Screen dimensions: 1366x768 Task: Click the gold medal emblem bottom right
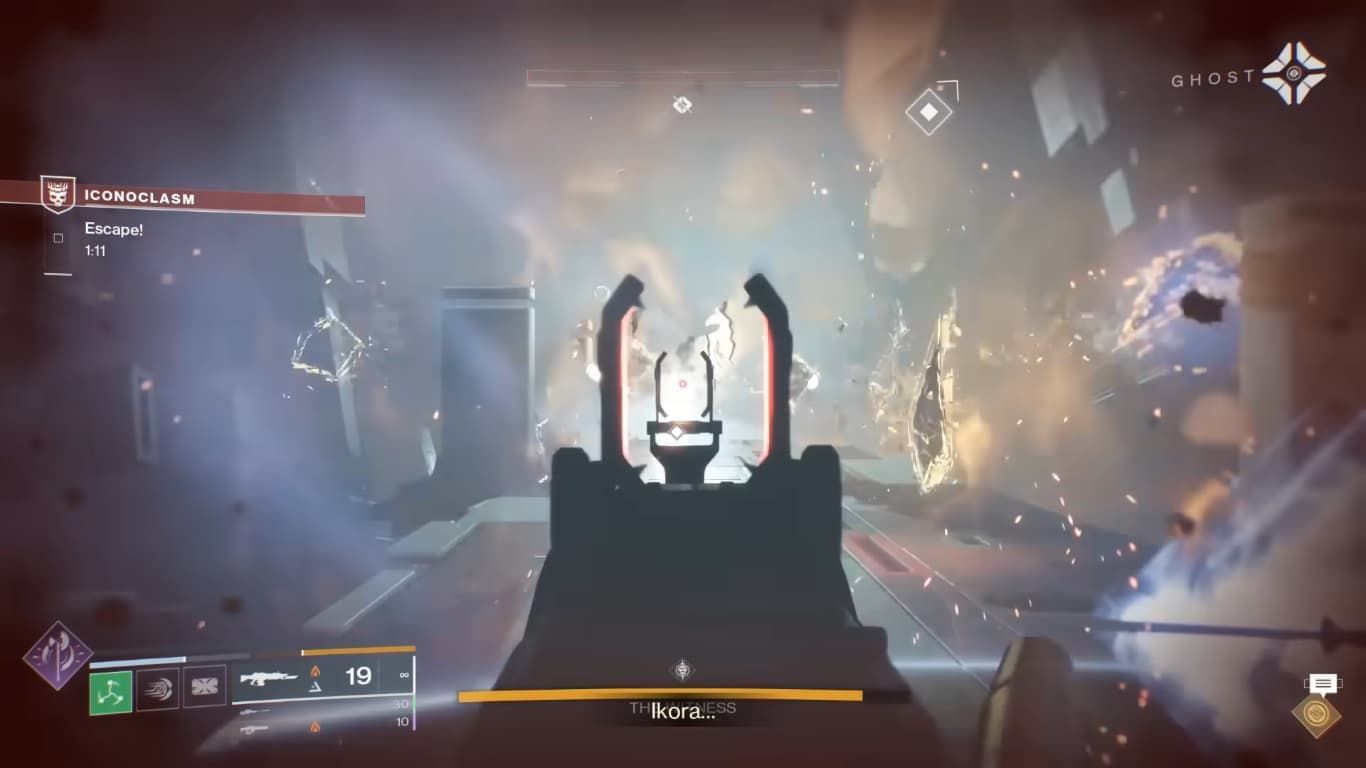pos(1317,713)
